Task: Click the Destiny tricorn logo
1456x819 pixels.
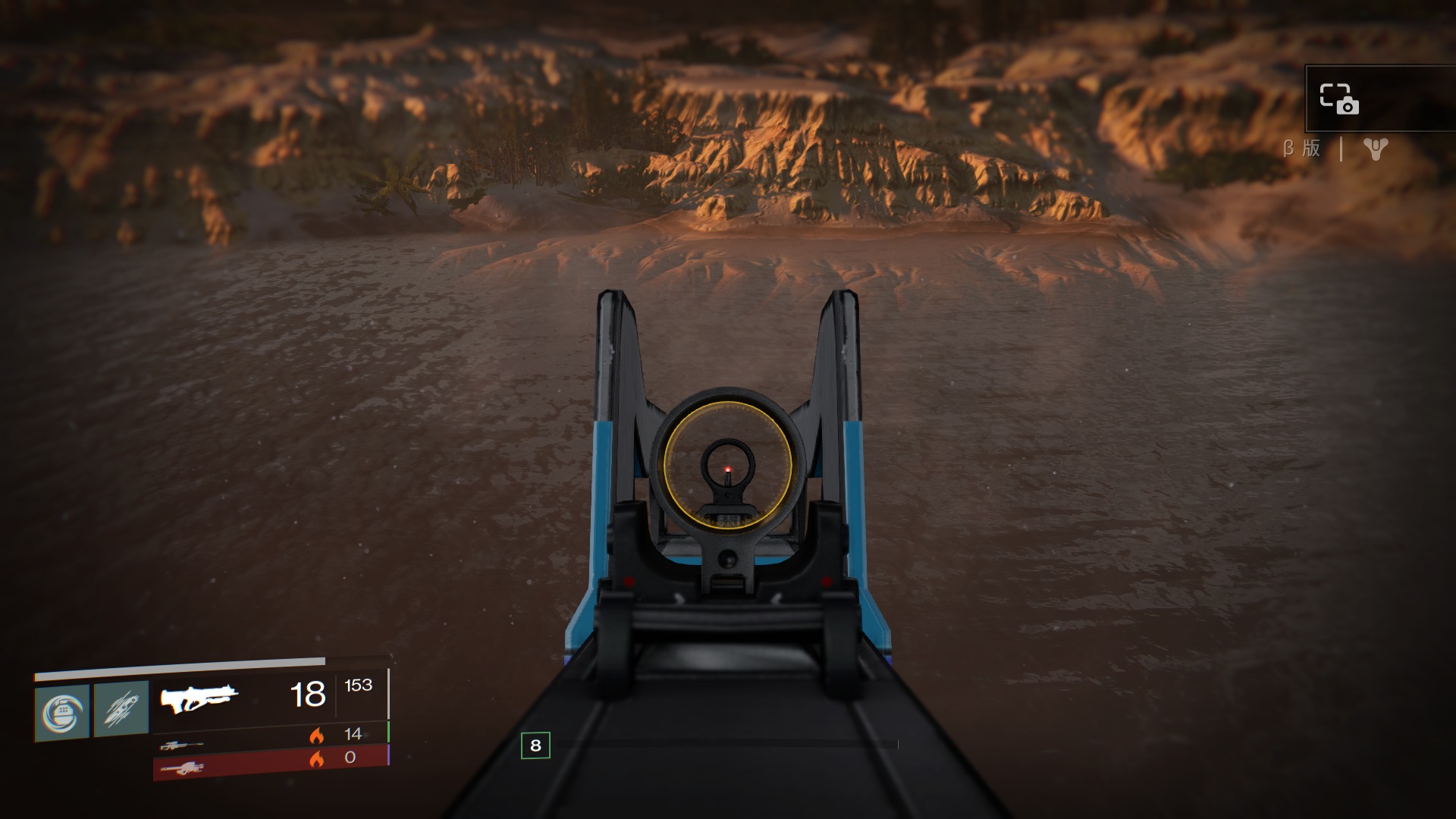Action: click(1375, 149)
